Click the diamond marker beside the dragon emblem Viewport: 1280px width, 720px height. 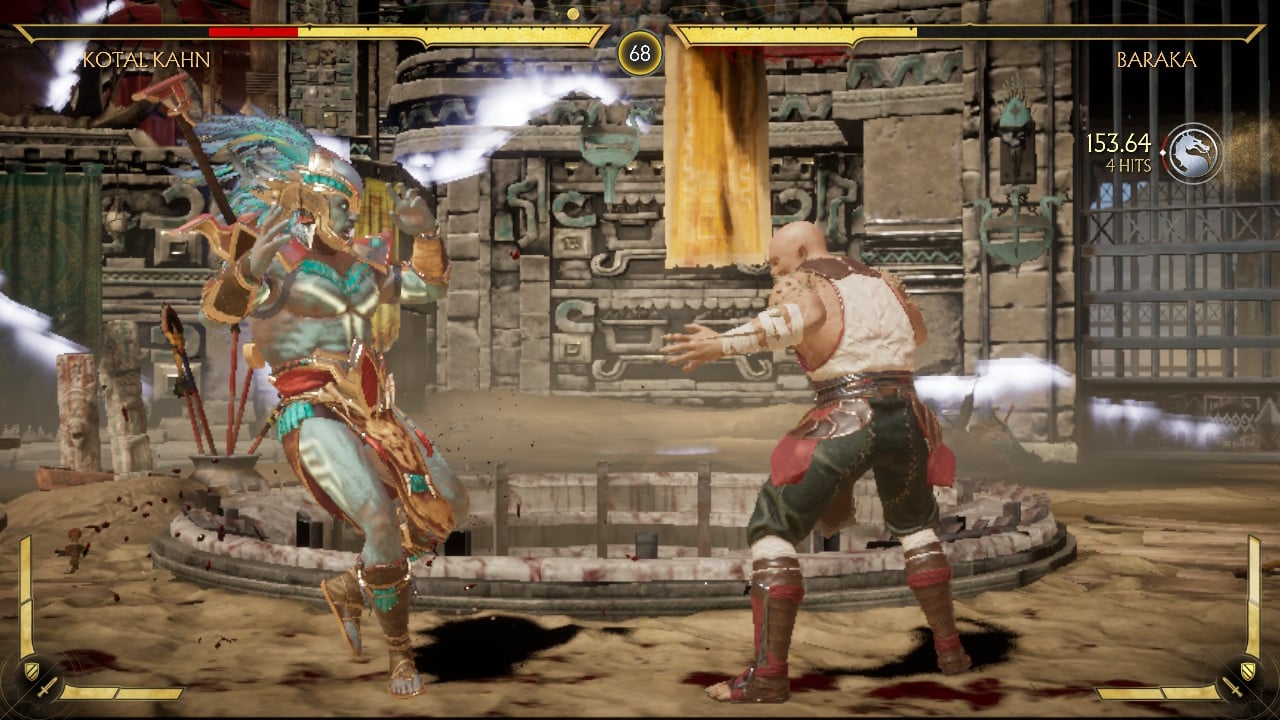[1163, 152]
